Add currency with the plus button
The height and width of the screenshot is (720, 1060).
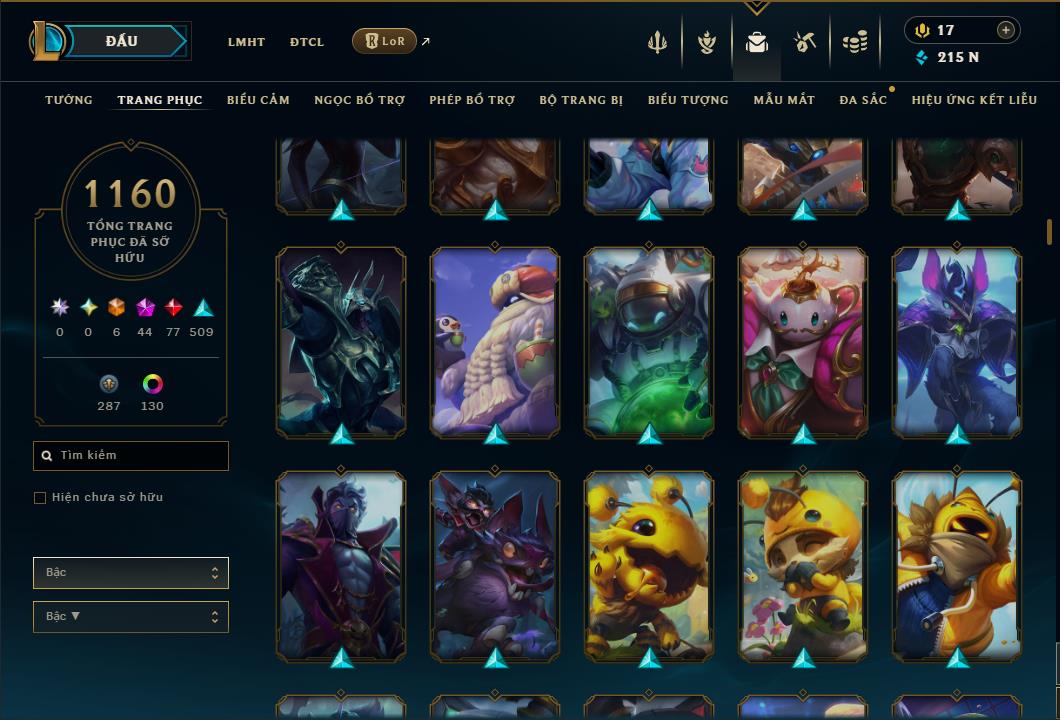[1006, 30]
